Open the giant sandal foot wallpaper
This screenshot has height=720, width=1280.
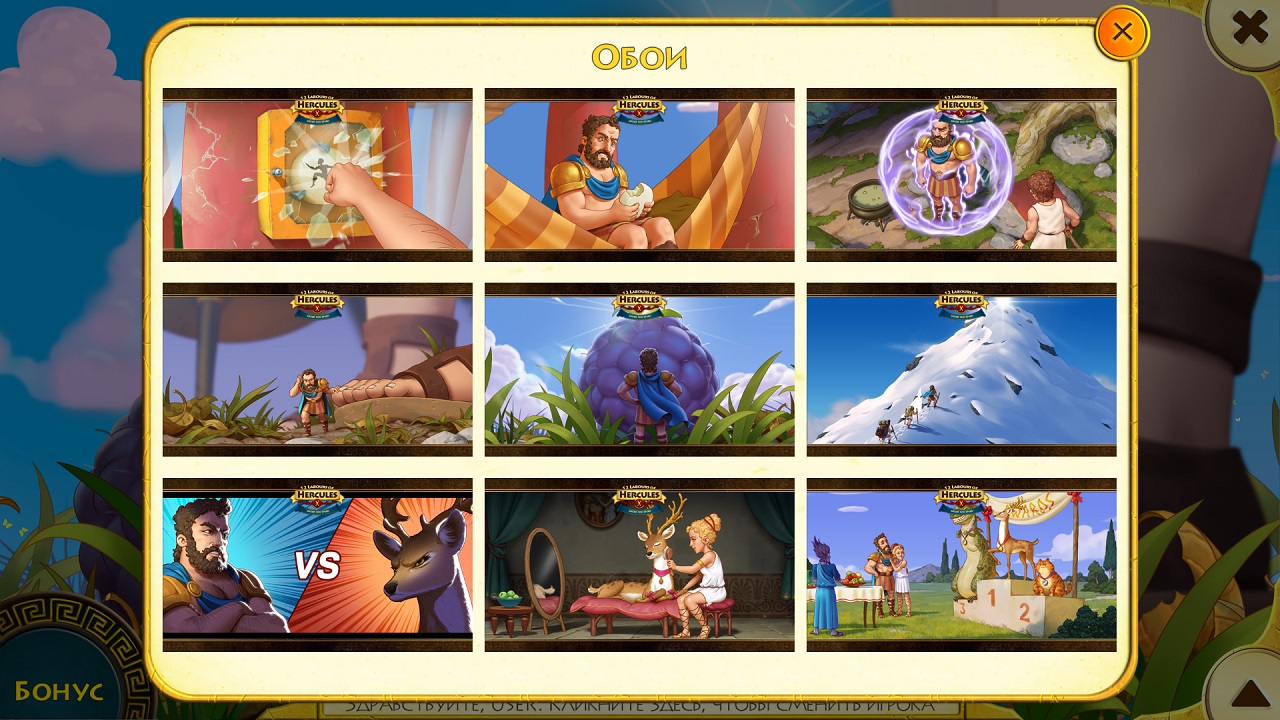click(317, 370)
